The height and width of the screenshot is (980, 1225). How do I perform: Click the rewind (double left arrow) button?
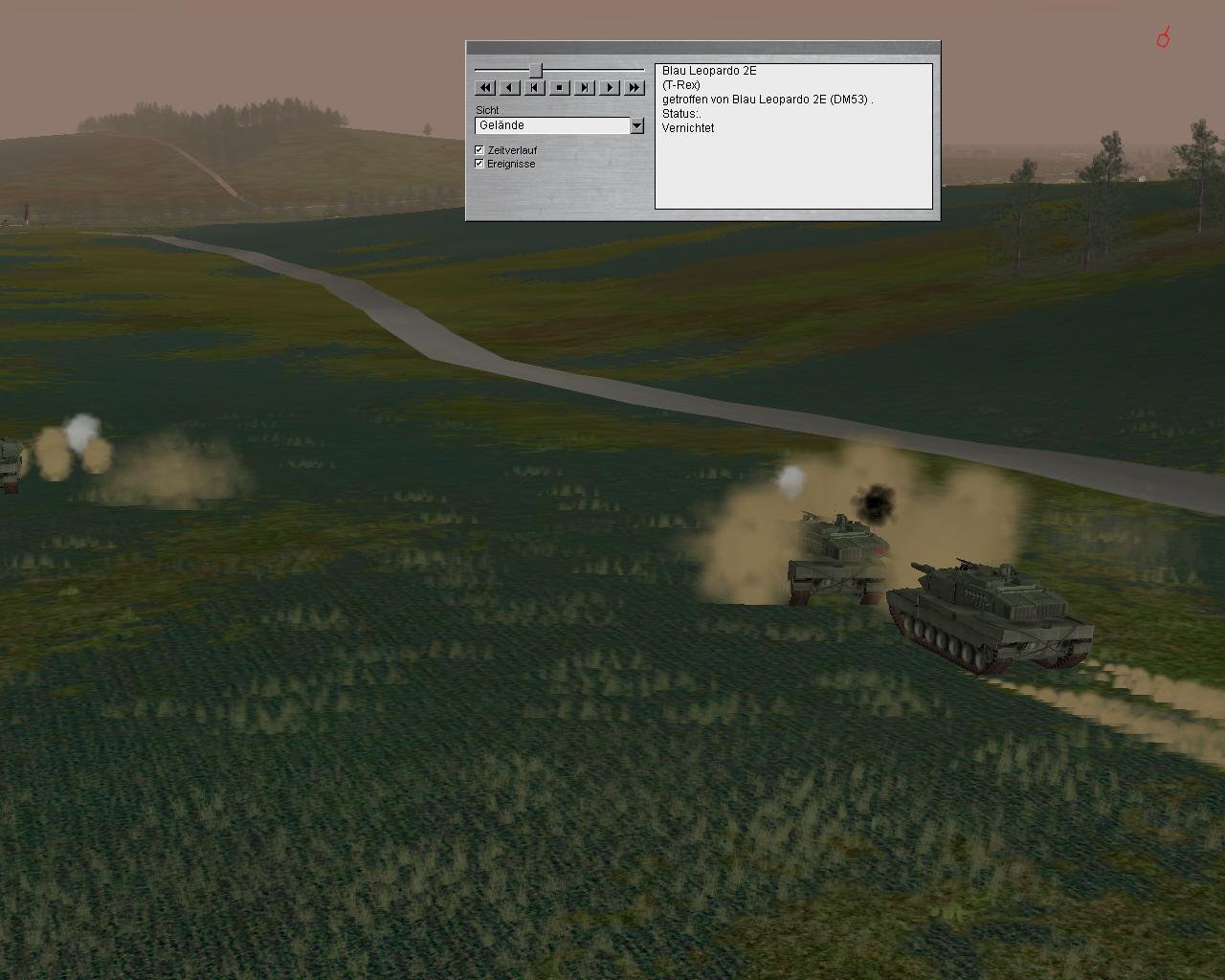(x=485, y=88)
